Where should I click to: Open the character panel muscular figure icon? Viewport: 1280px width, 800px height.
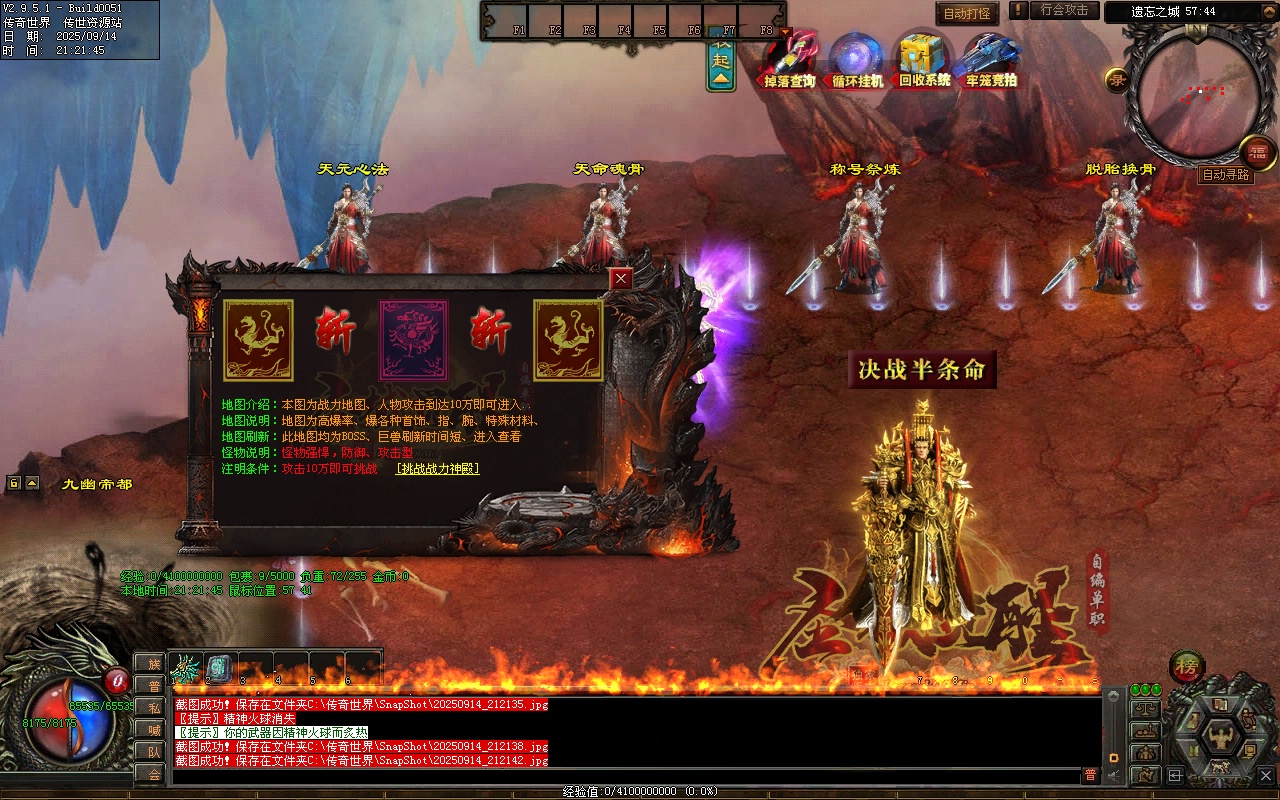click(1220, 739)
